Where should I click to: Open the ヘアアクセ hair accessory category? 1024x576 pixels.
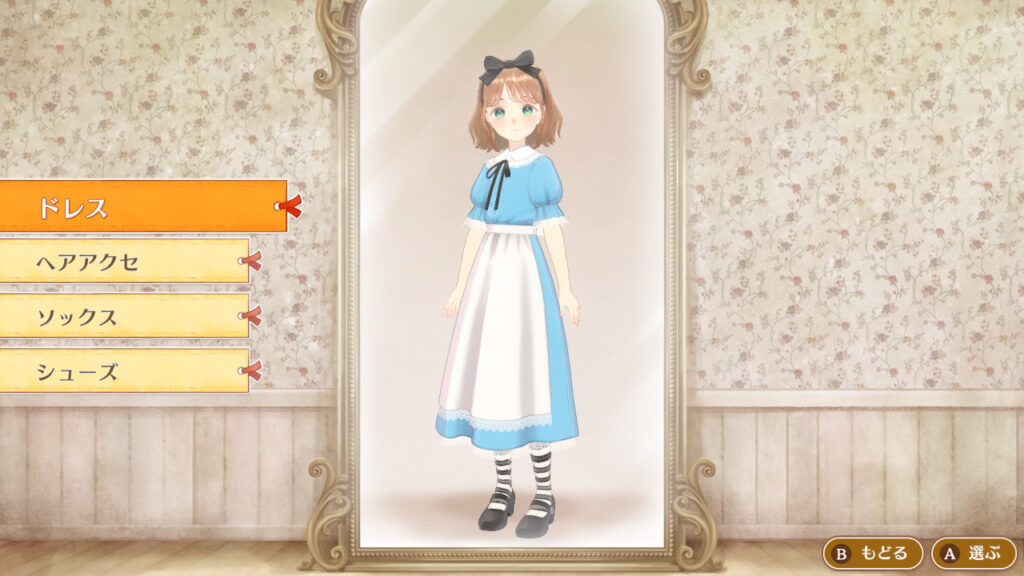click(x=124, y=262)
